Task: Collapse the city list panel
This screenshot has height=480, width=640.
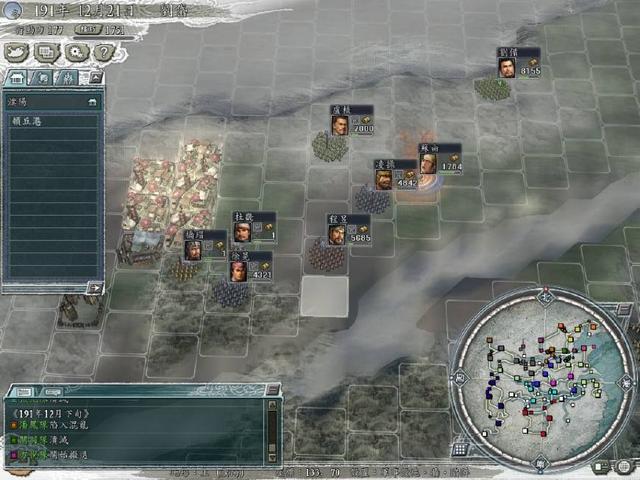Action: (x=94, y=77)
